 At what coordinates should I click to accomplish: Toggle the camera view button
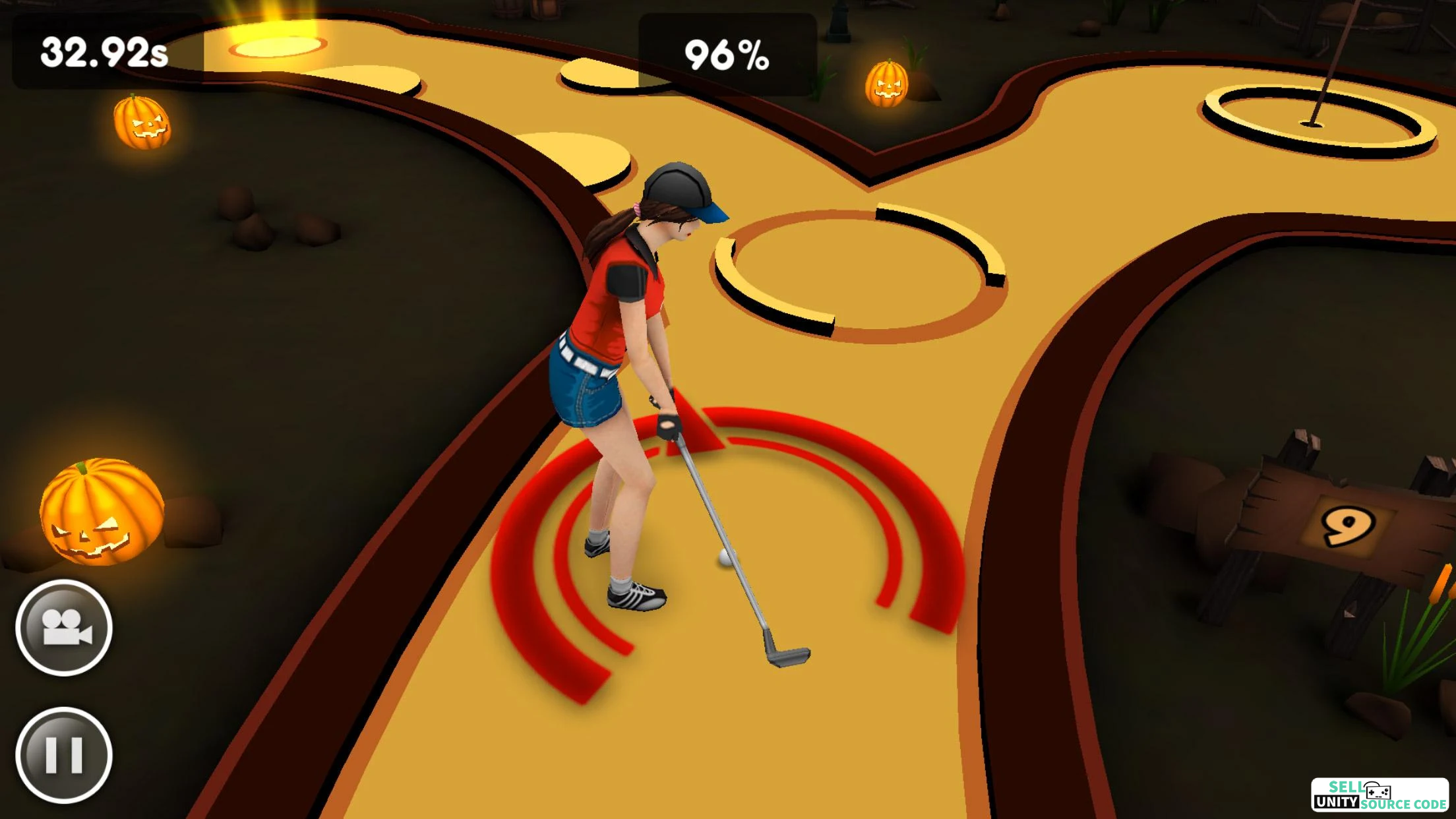click(64, 627)
